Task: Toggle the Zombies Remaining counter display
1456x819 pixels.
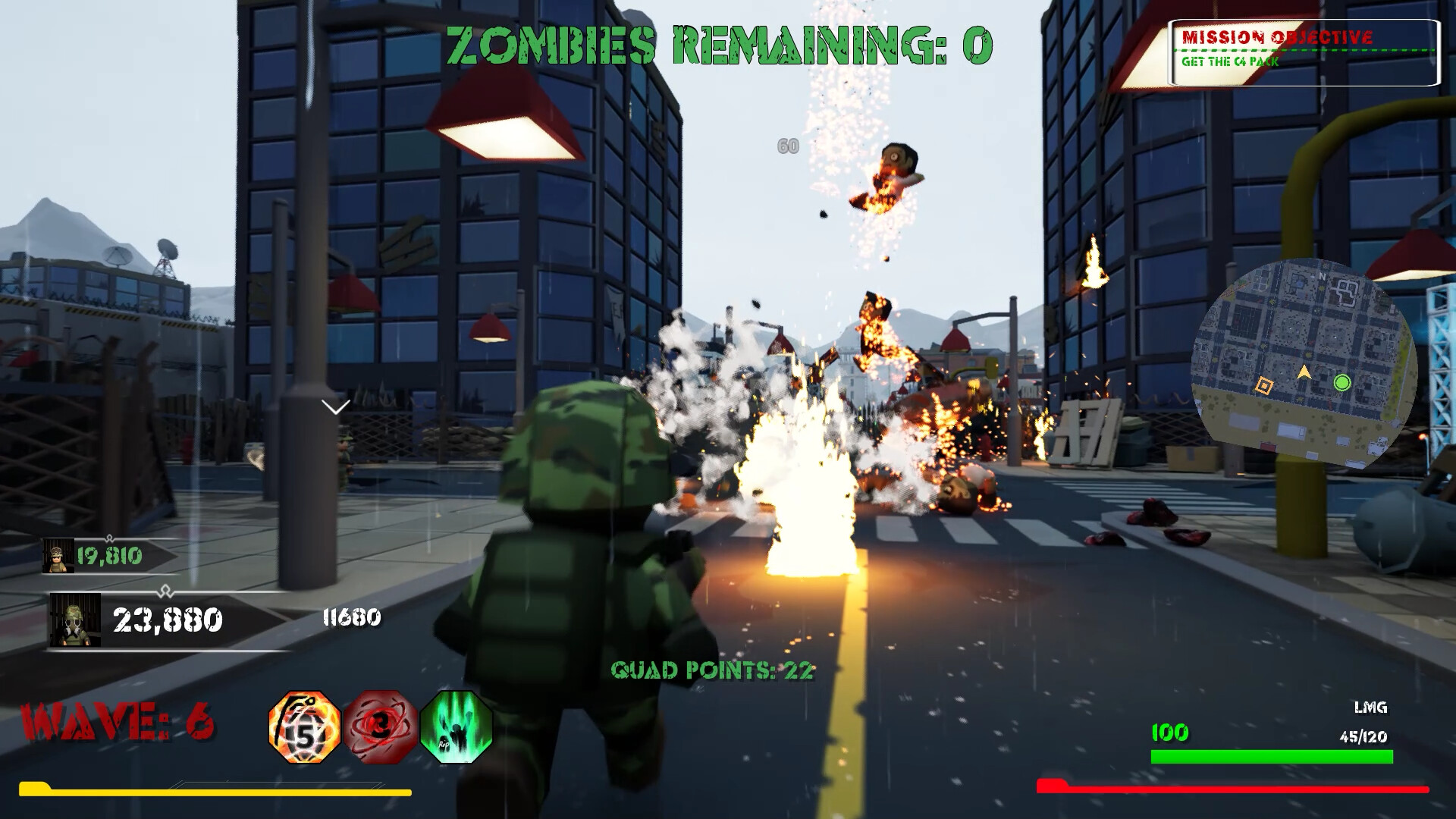Action: (716, 45)
